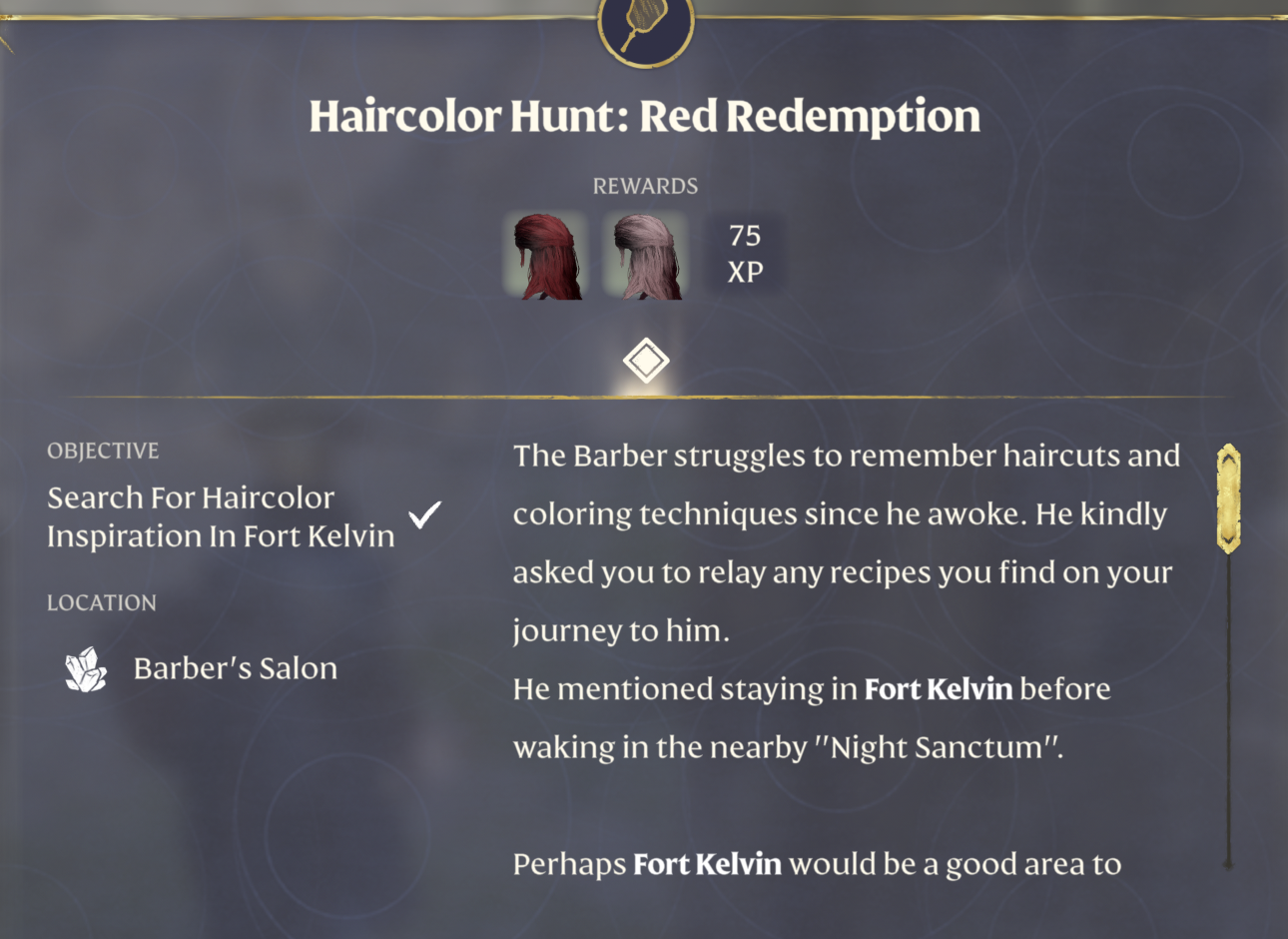Select the Haircolor Hunt: Red Redemption title
1288x939 pixels.
645,115
